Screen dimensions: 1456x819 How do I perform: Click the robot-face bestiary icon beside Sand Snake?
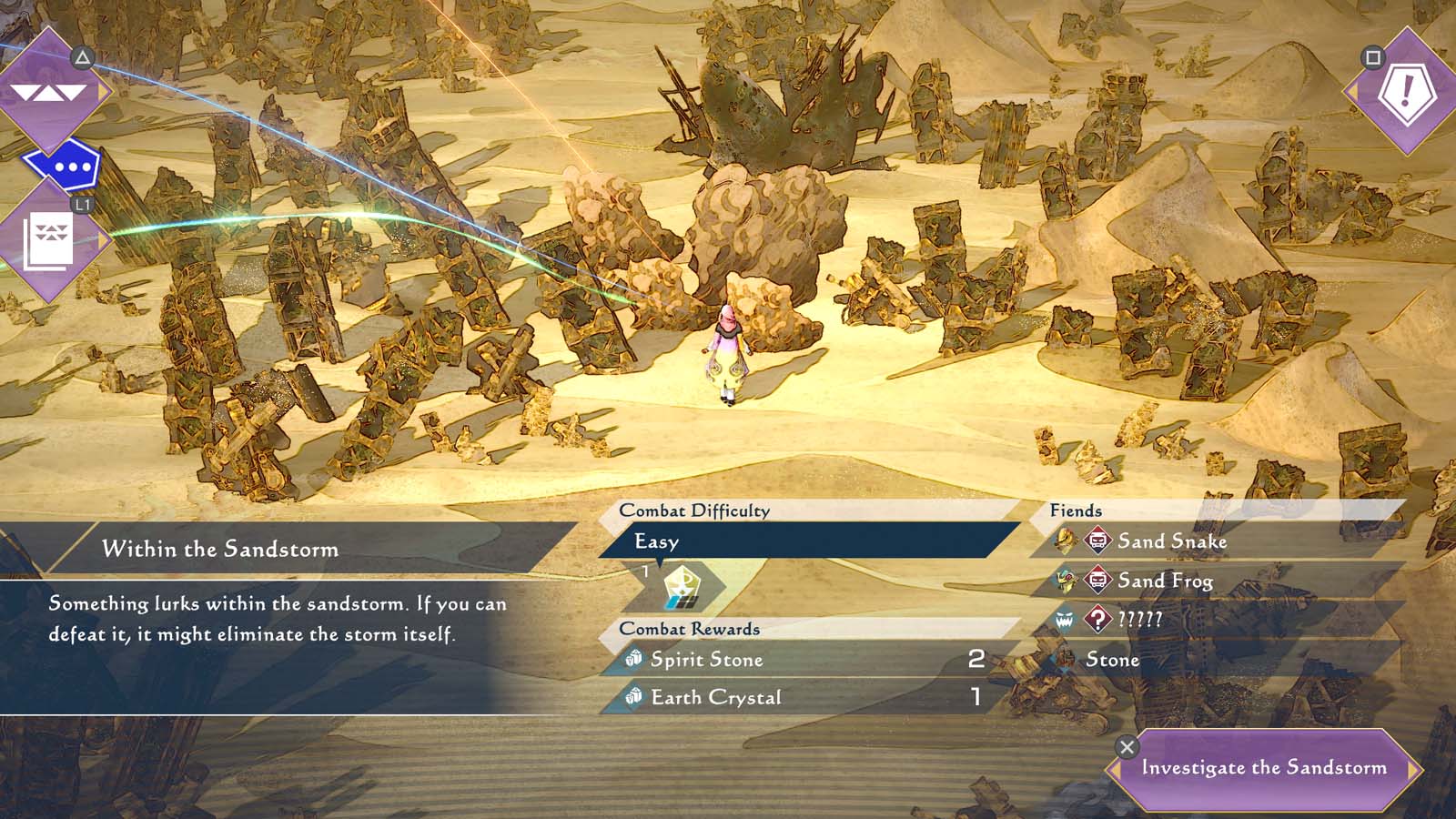coord(1096,541)
